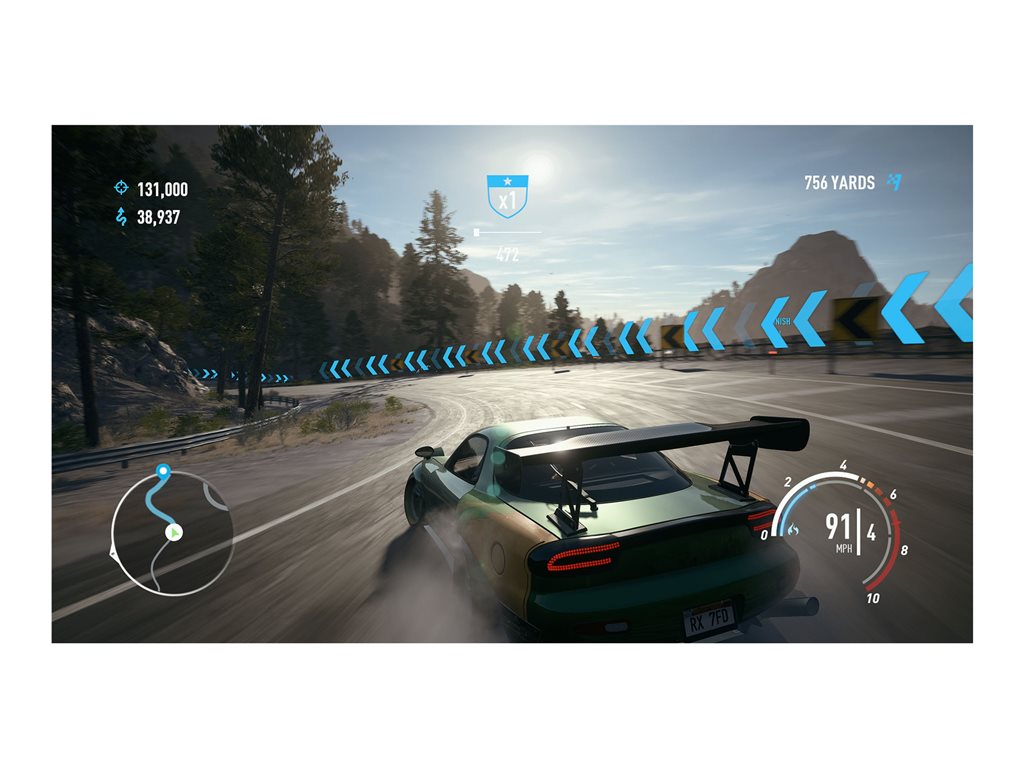Click the blue icon beside 756 YARDS

click(894, 182)
